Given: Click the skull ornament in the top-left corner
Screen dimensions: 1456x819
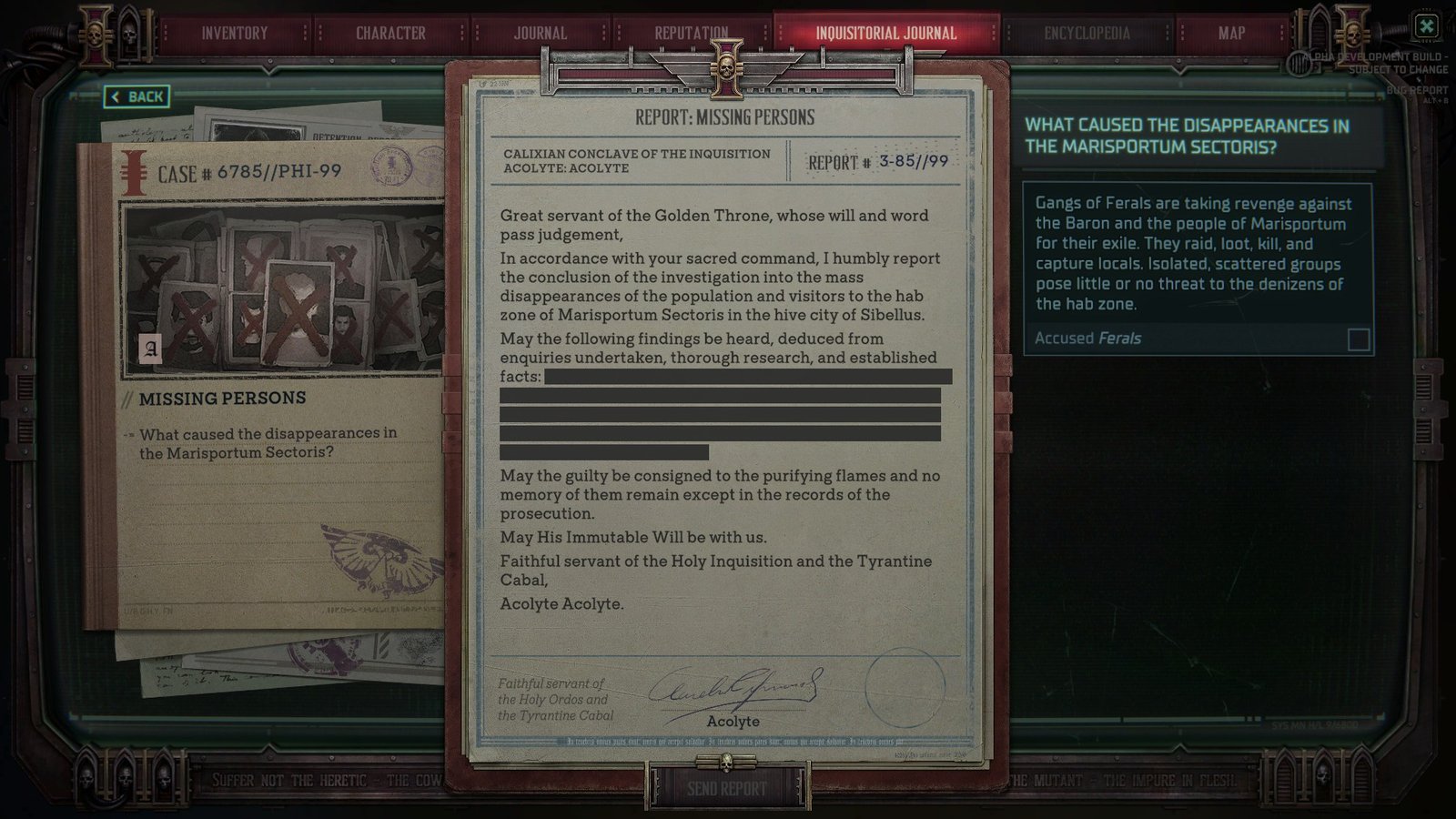Looking at the screenshot, I should (94, 35).
